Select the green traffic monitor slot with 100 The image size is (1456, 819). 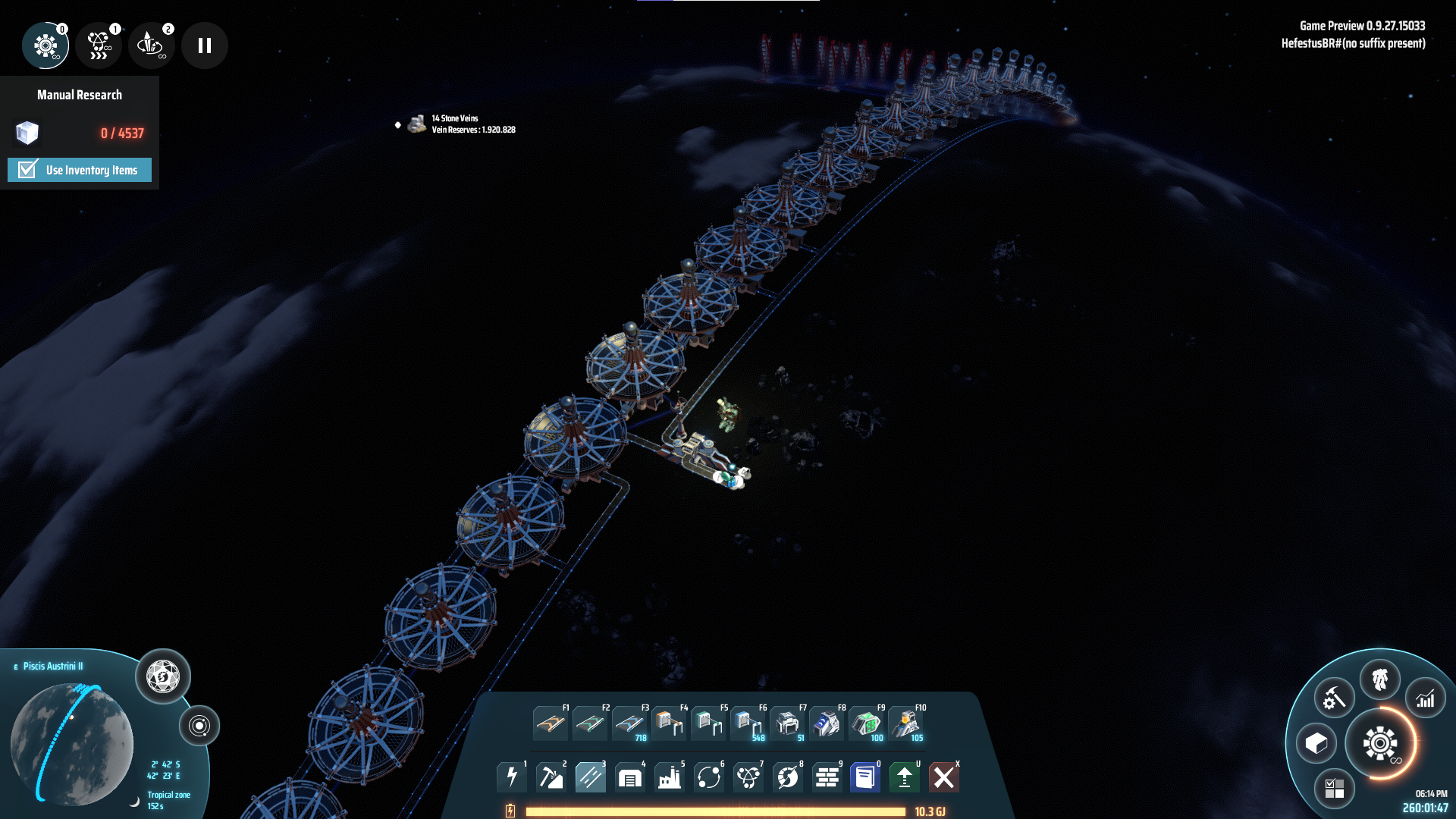tap(866, 724)
